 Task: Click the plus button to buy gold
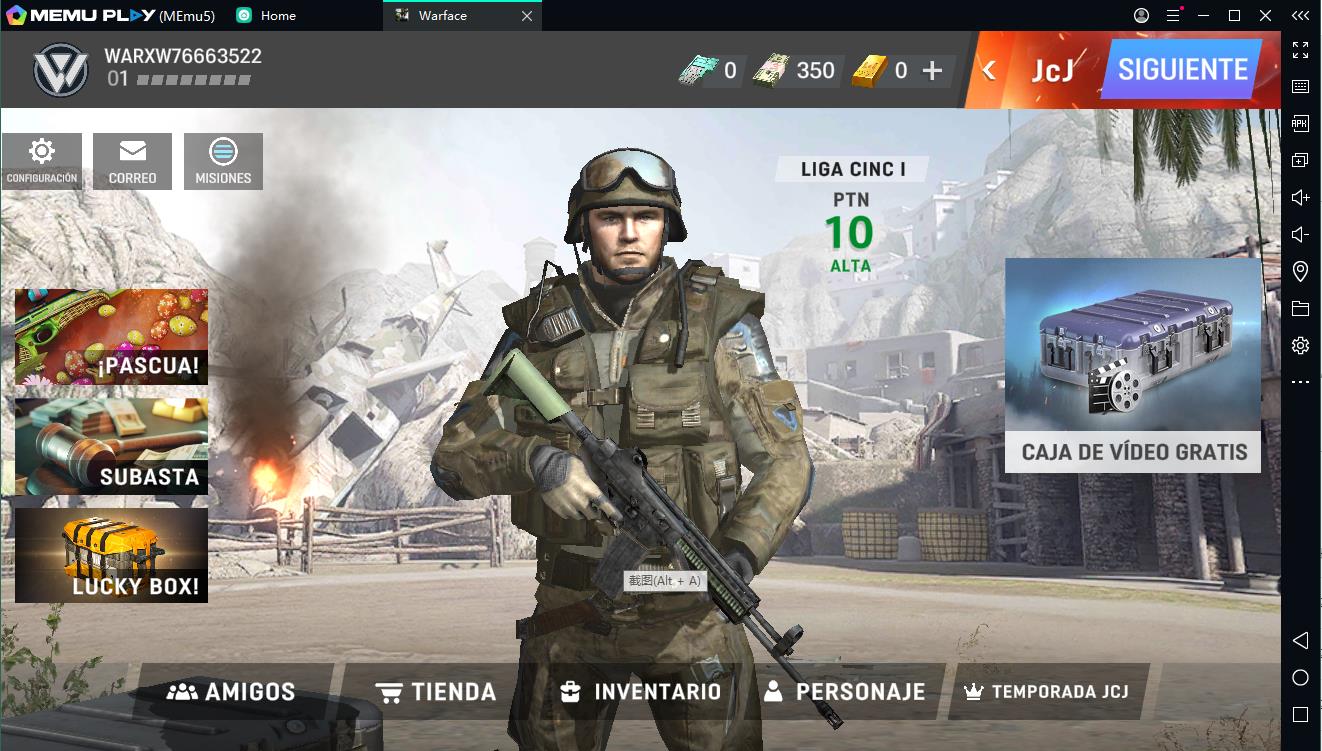[x=932, y=70]
